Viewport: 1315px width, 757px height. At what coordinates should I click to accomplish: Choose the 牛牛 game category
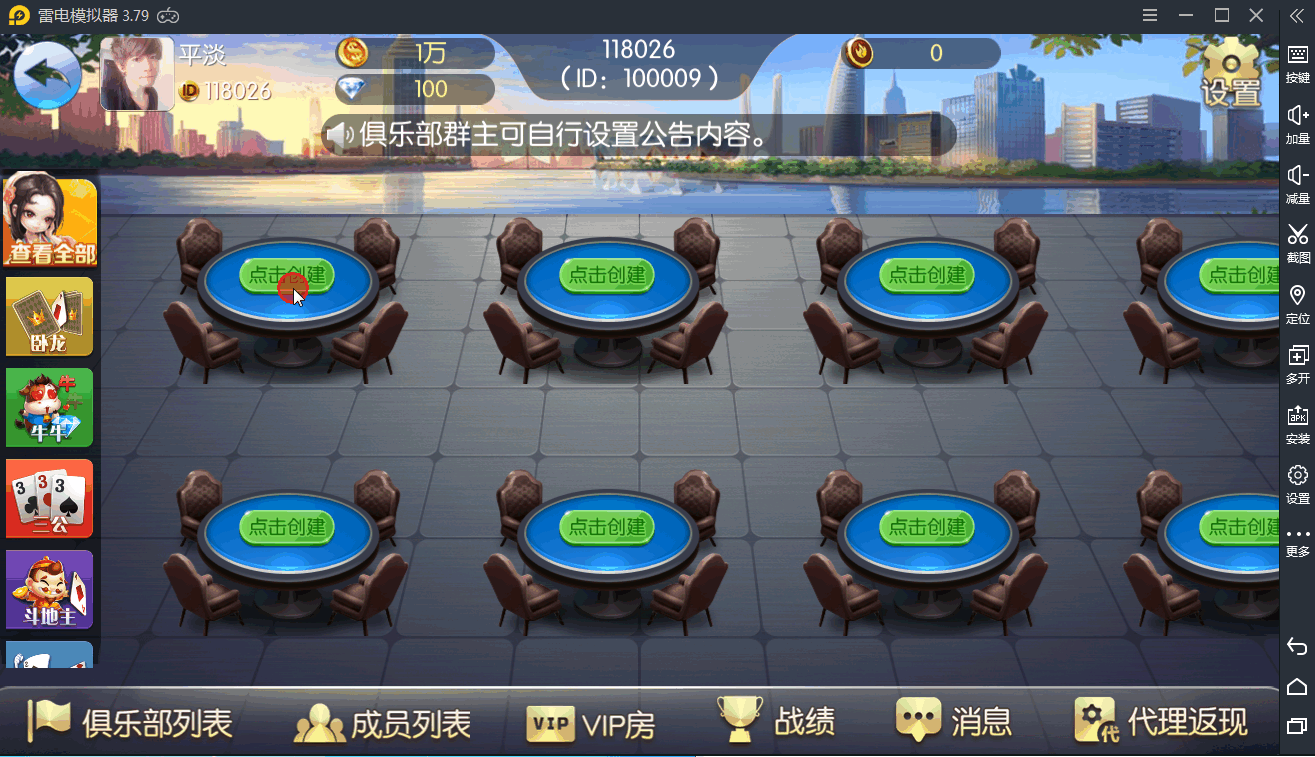[50, 407]
